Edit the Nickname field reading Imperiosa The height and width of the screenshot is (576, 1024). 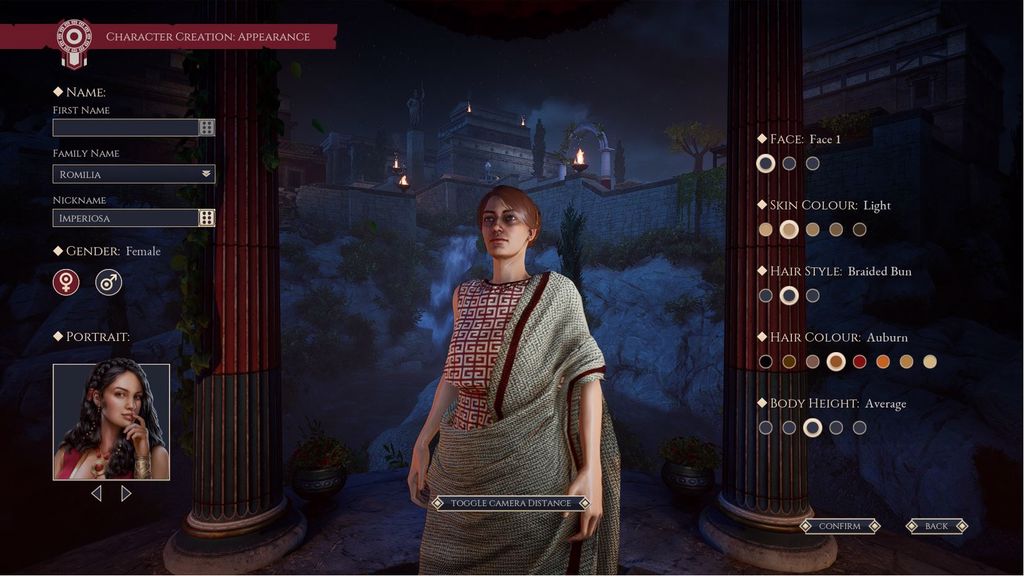[125, 218]
